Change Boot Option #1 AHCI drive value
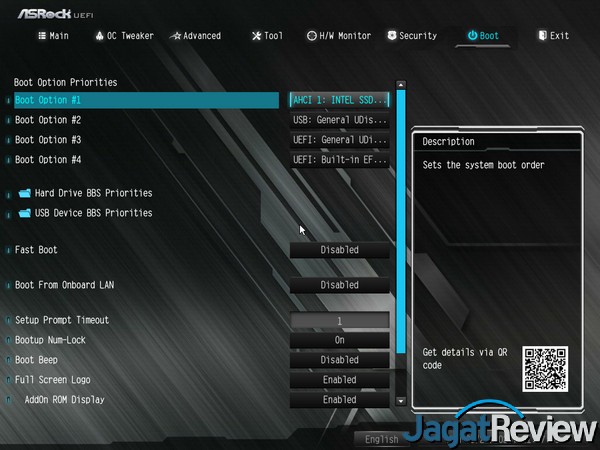The width and height of the screenshot is (600, 450). point(339,100)
